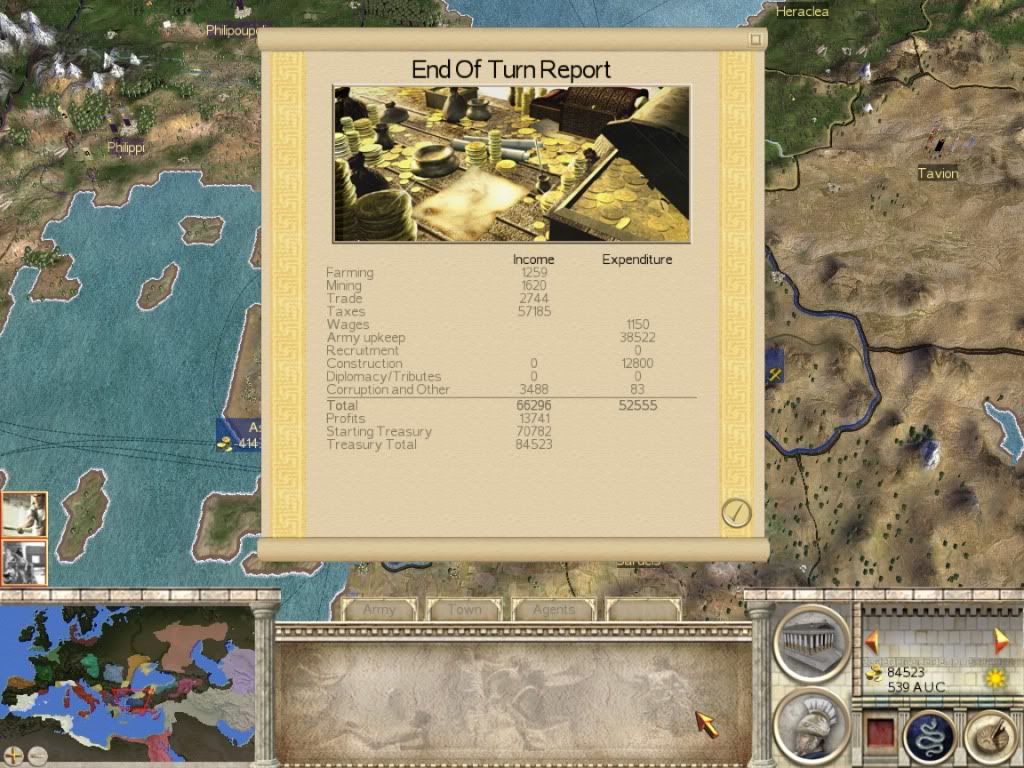Open the upper event message portrait

(x=24, y=515)
